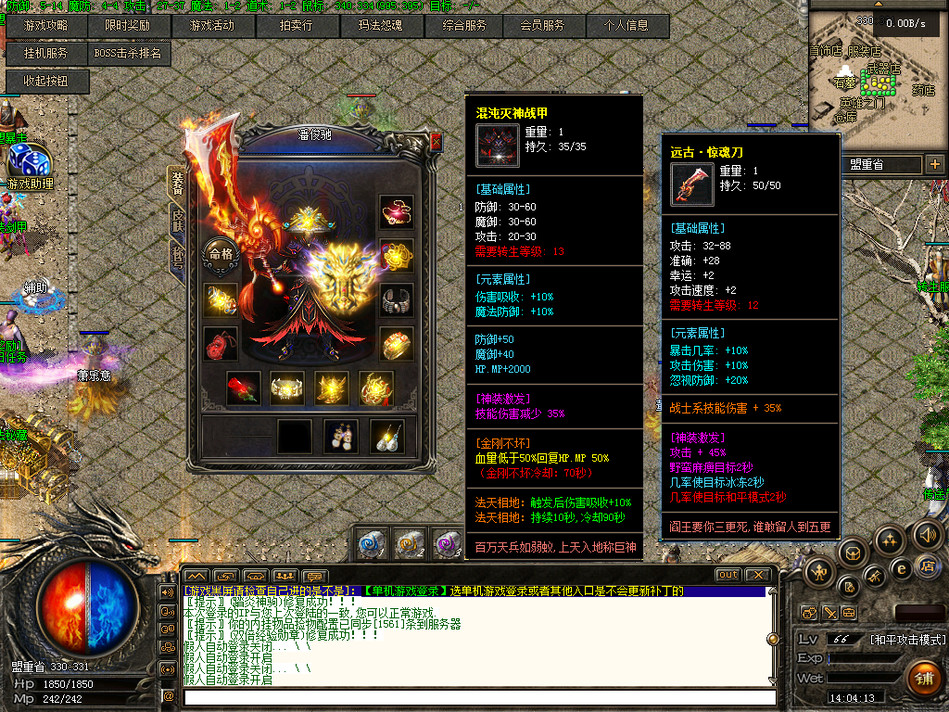Close the character equipment panel
The image size is (949, 712).
click(435, 142)
